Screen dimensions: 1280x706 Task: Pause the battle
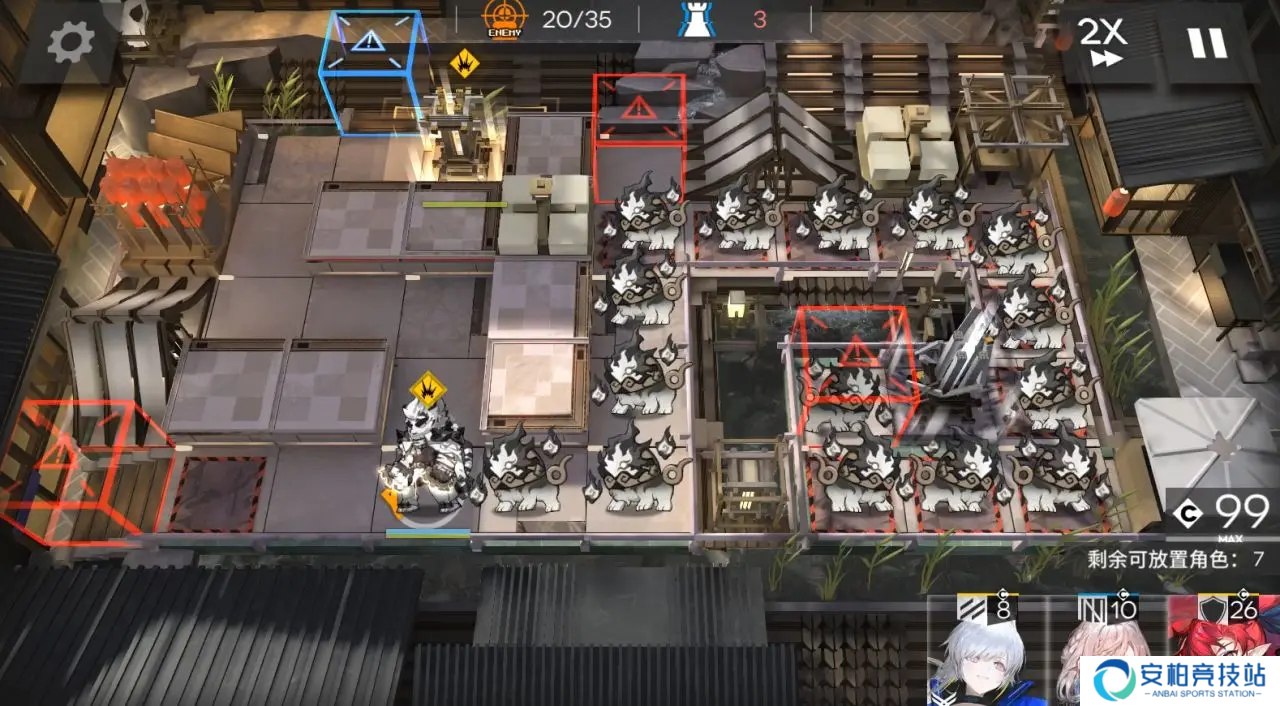(x=1205, y=42)
